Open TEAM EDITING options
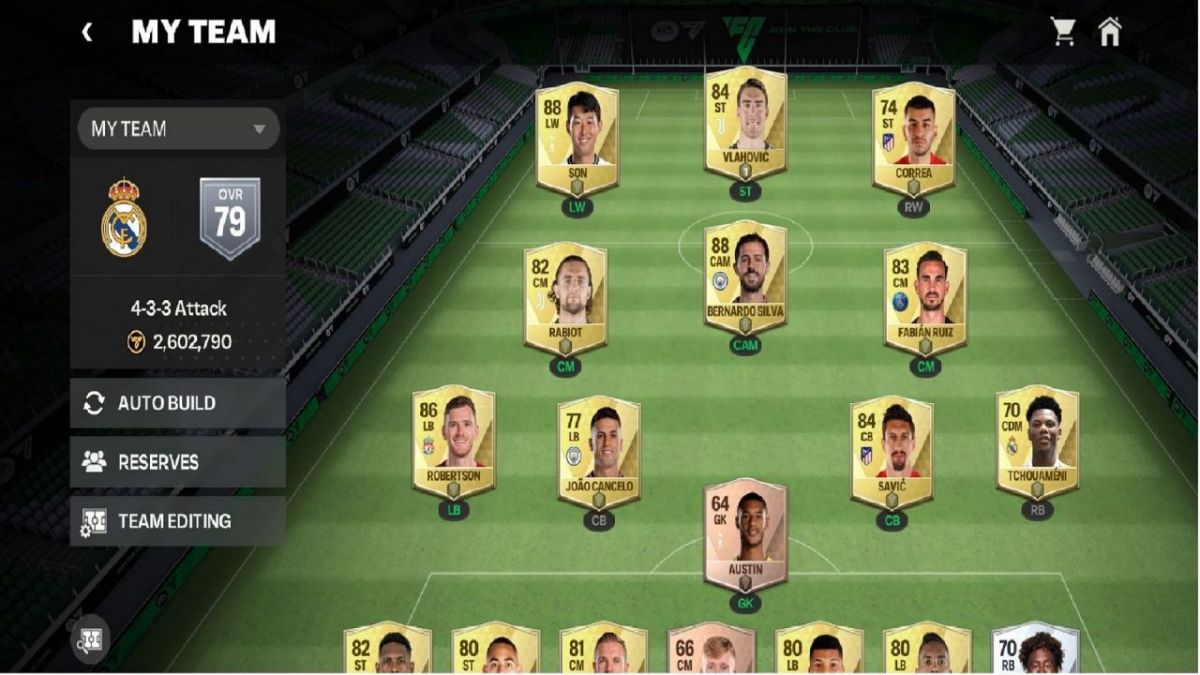1200x675 pixels. pos(178,521)
